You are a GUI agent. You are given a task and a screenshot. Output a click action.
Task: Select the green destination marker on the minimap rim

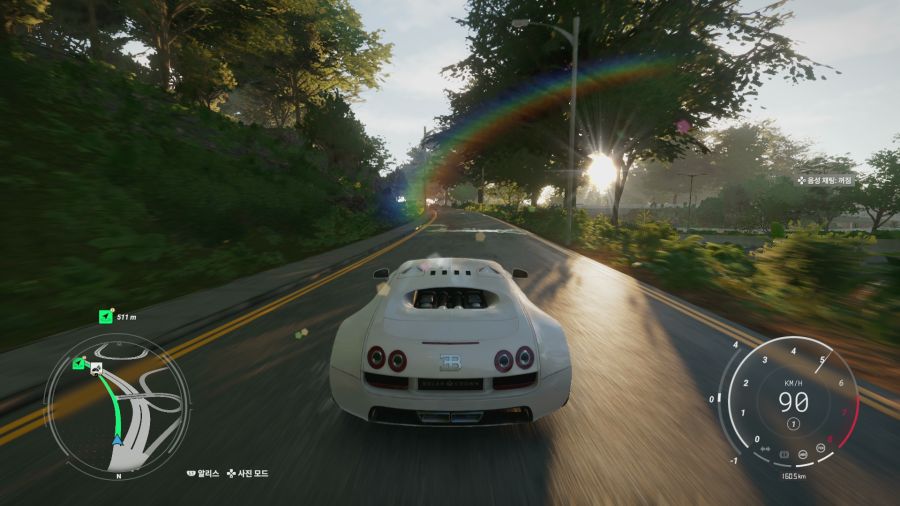[78, 362]
